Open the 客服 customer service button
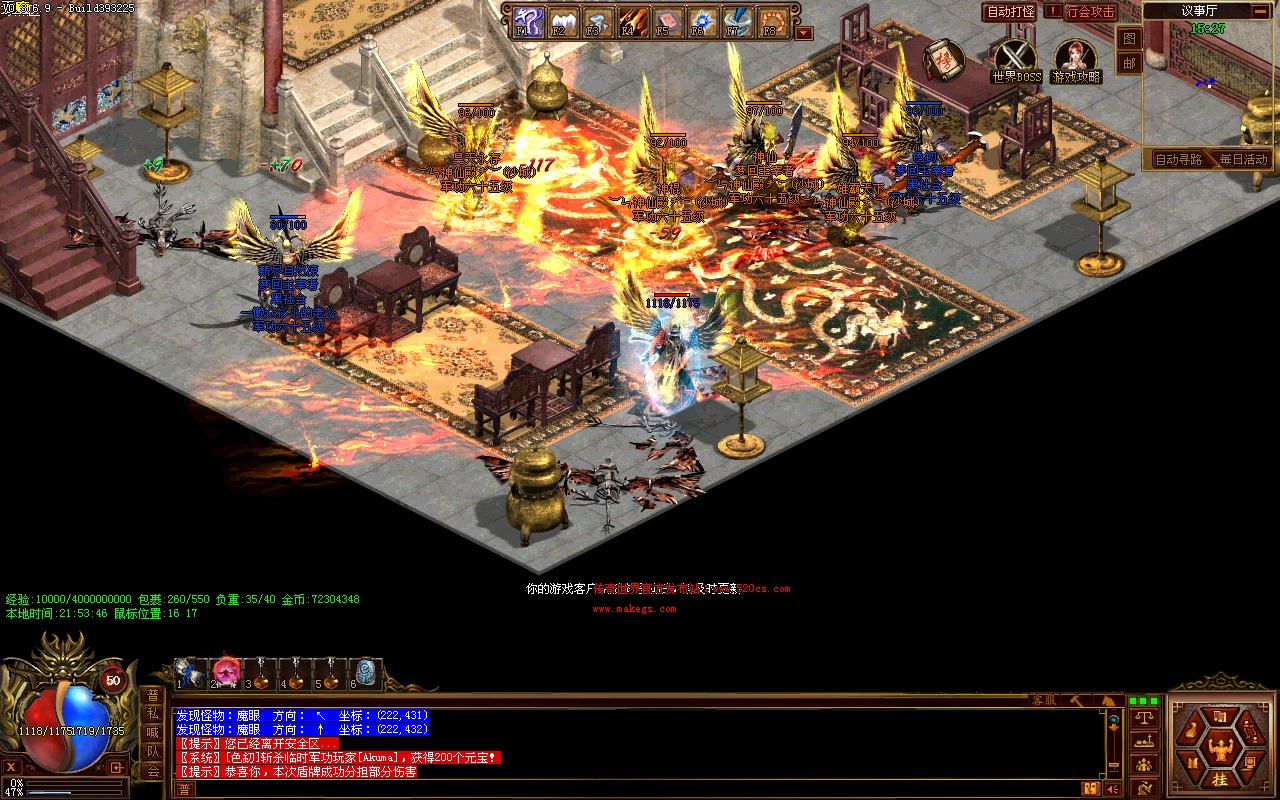Screen dimensions: 1280x800 [1043, 700]
